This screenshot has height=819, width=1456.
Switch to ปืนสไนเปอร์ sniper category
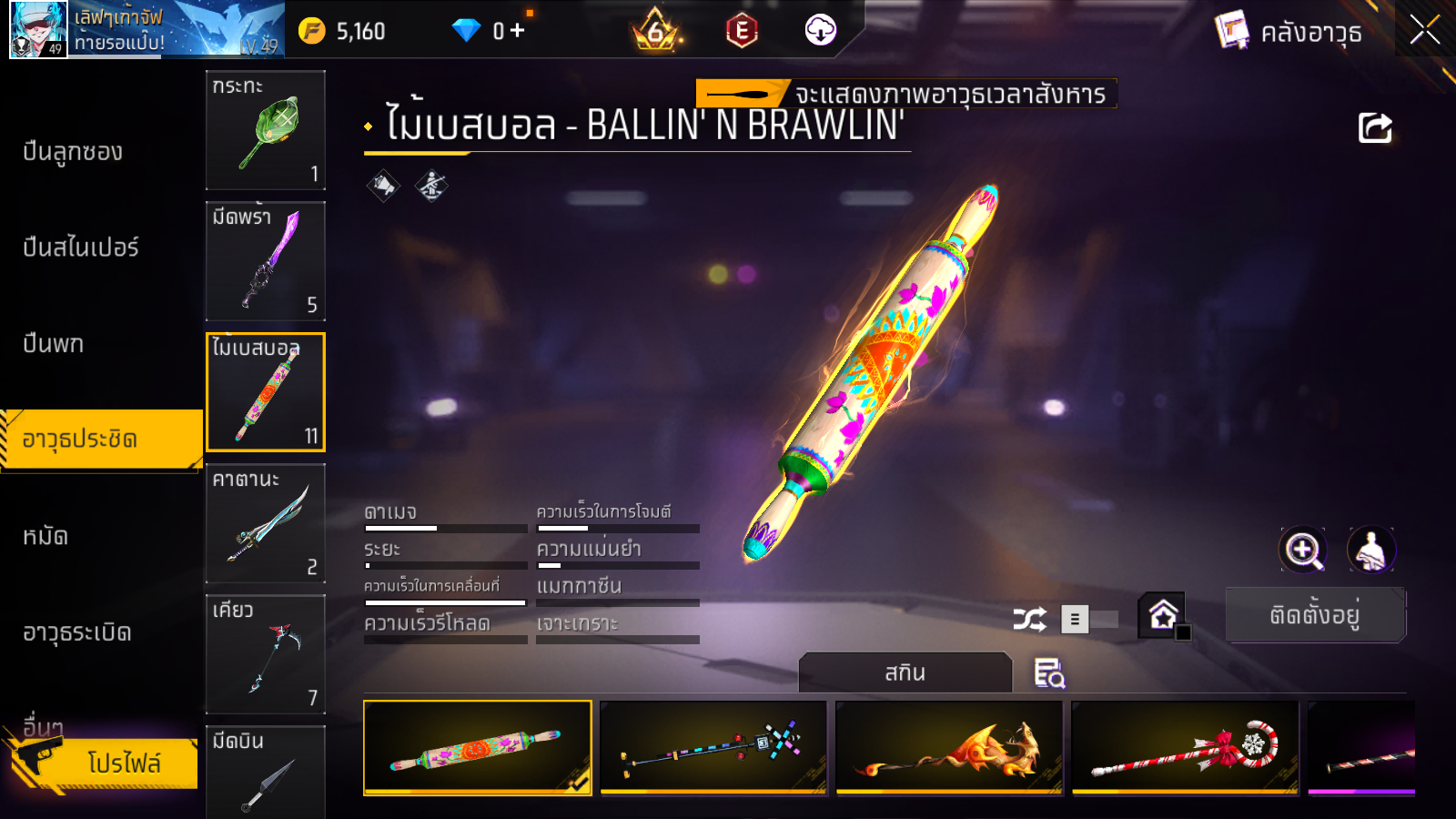pos(81,248)
